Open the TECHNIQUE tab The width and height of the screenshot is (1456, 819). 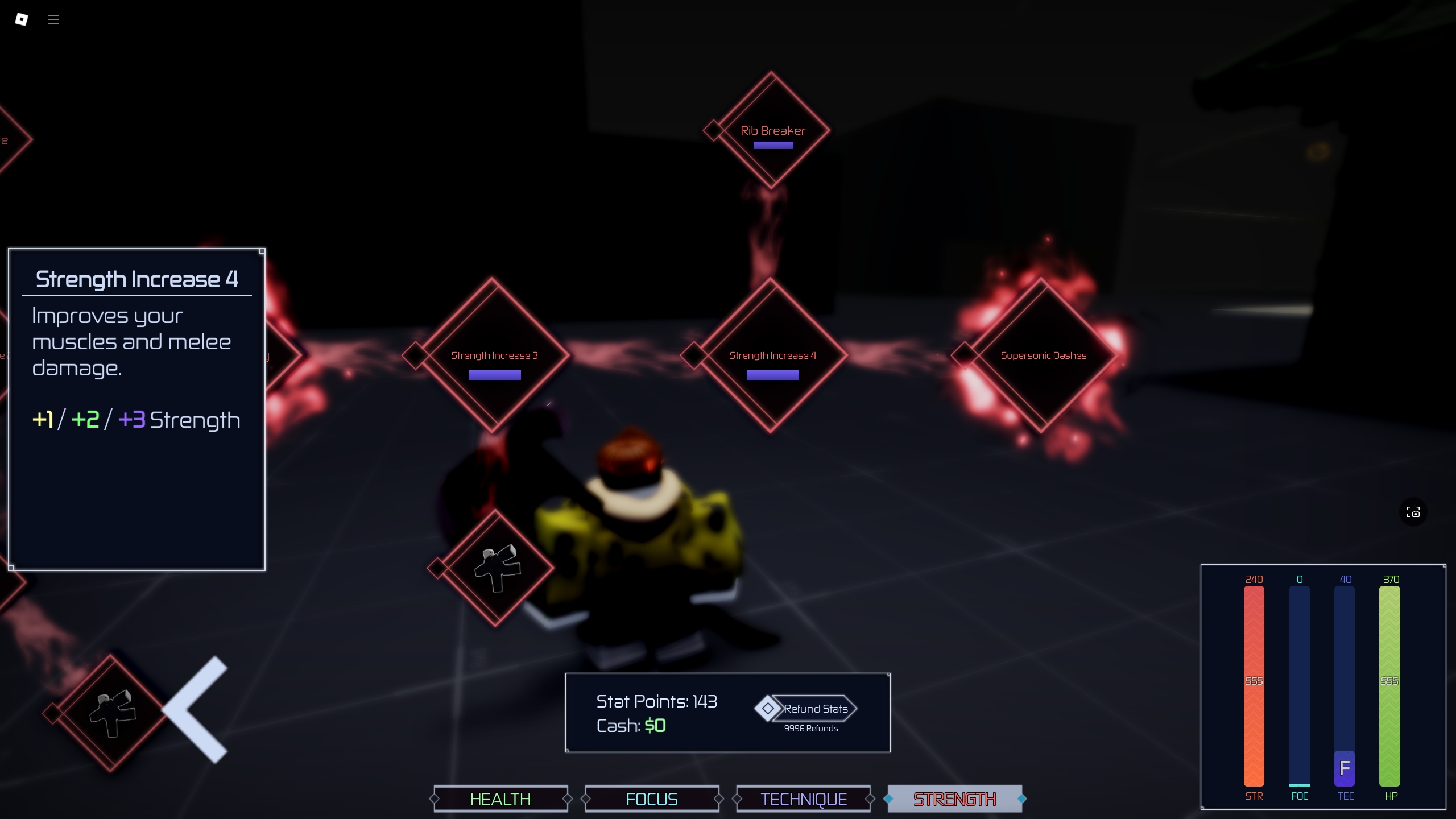[x=803, y=799]
